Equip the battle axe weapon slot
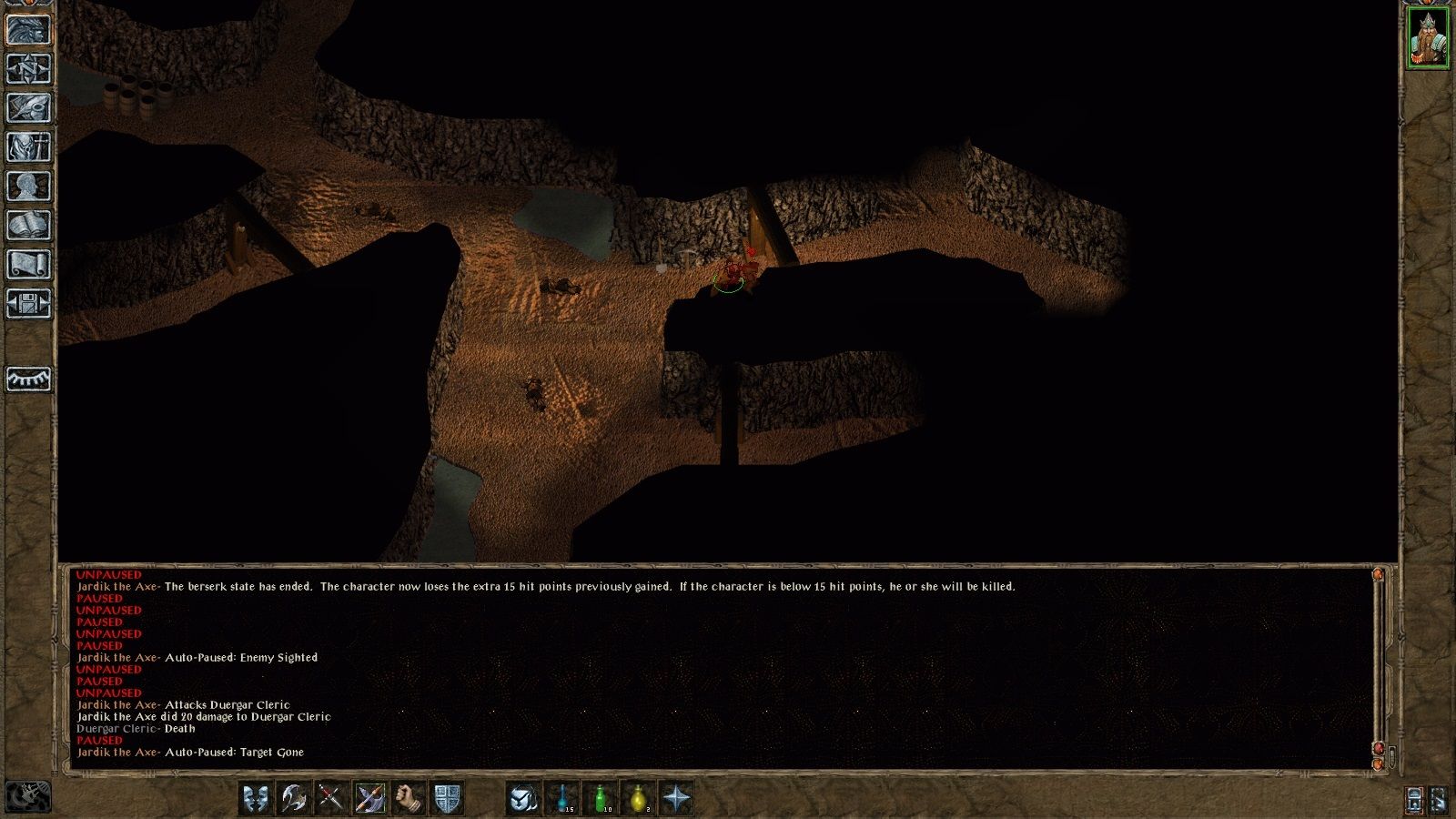Image resolution: width=1456 pixels, height=819 pixels. tap(293, 798)
